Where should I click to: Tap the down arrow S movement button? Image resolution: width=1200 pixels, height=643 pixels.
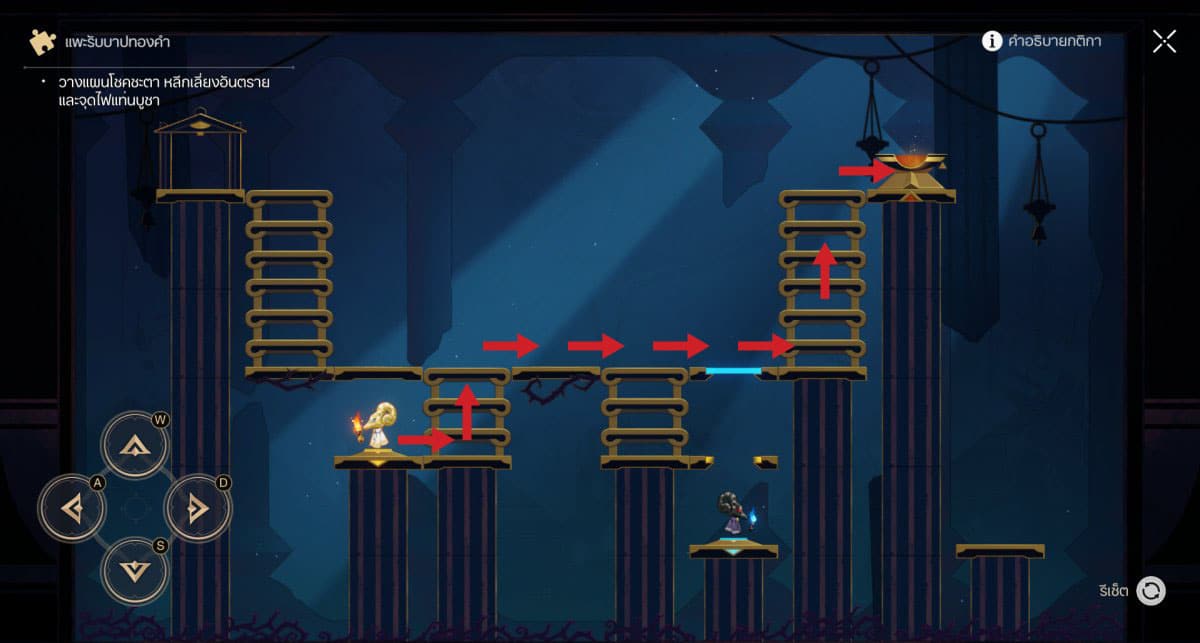(134, 570)
